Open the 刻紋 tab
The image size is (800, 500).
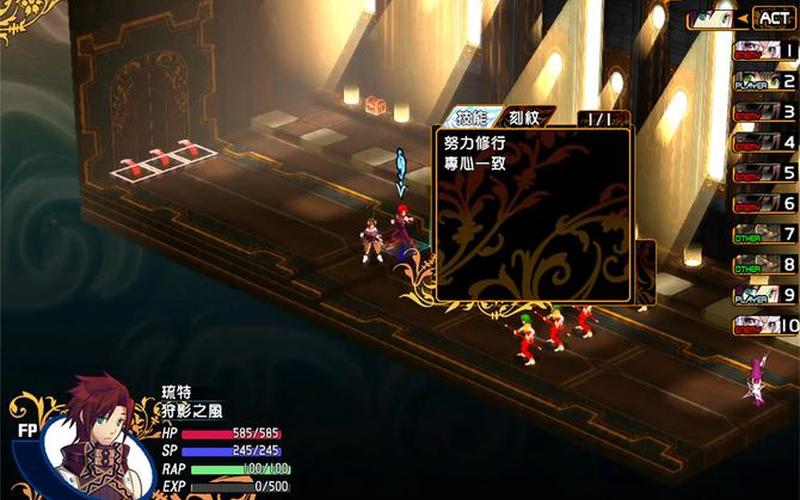524,117
